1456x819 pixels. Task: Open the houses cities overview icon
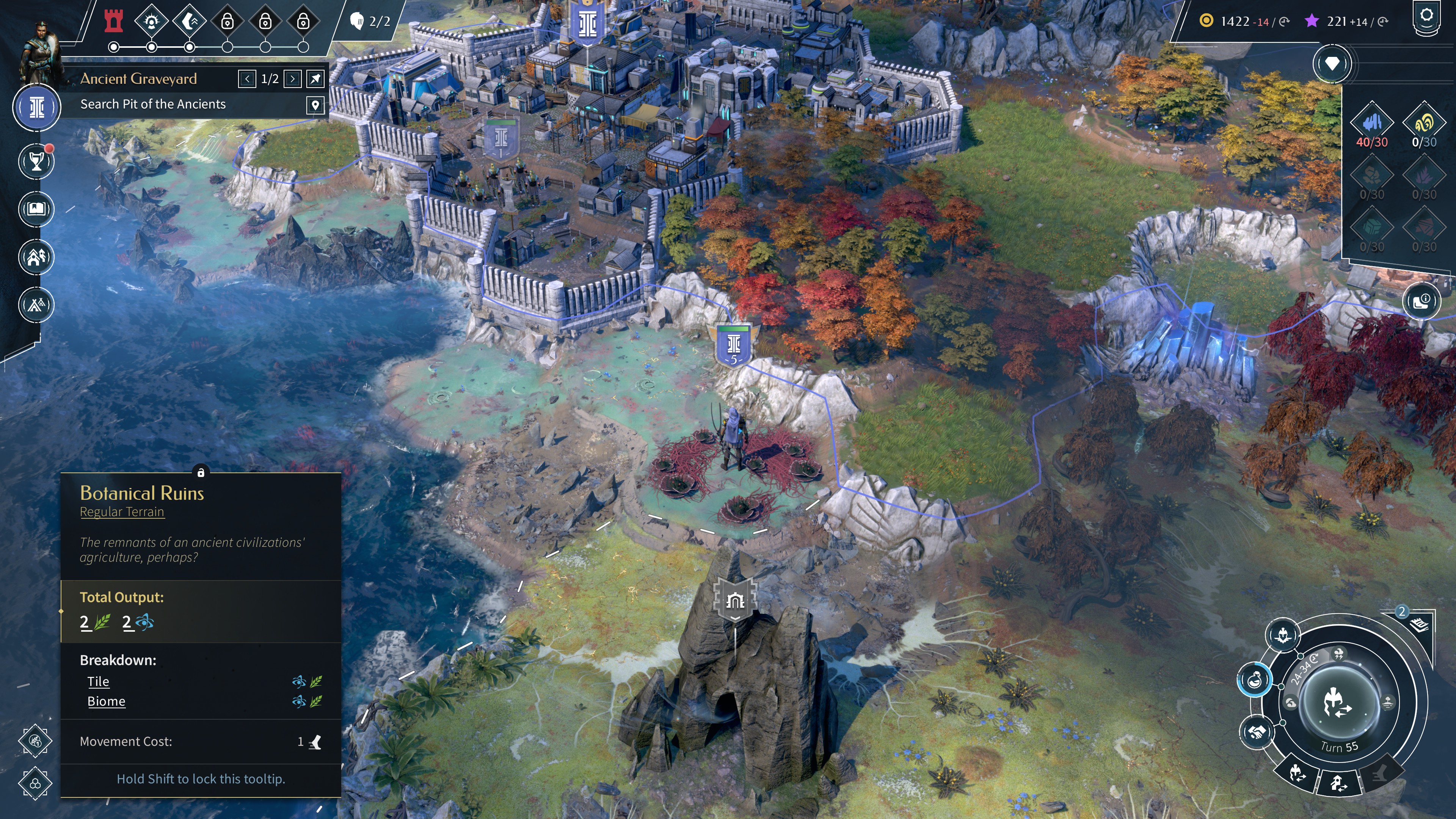(x=36, y=257)
